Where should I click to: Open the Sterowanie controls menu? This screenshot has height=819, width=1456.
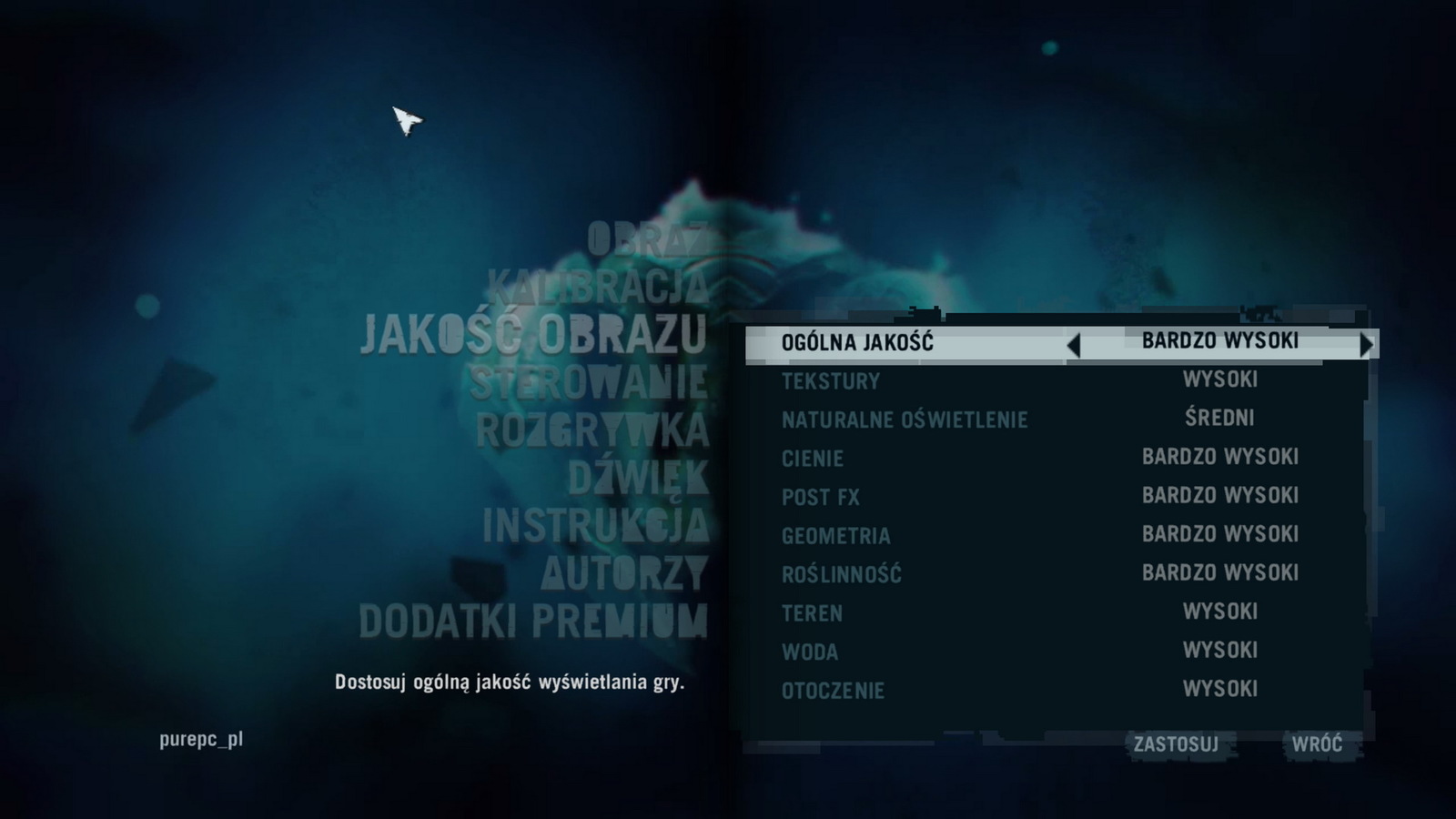(589, 382)
